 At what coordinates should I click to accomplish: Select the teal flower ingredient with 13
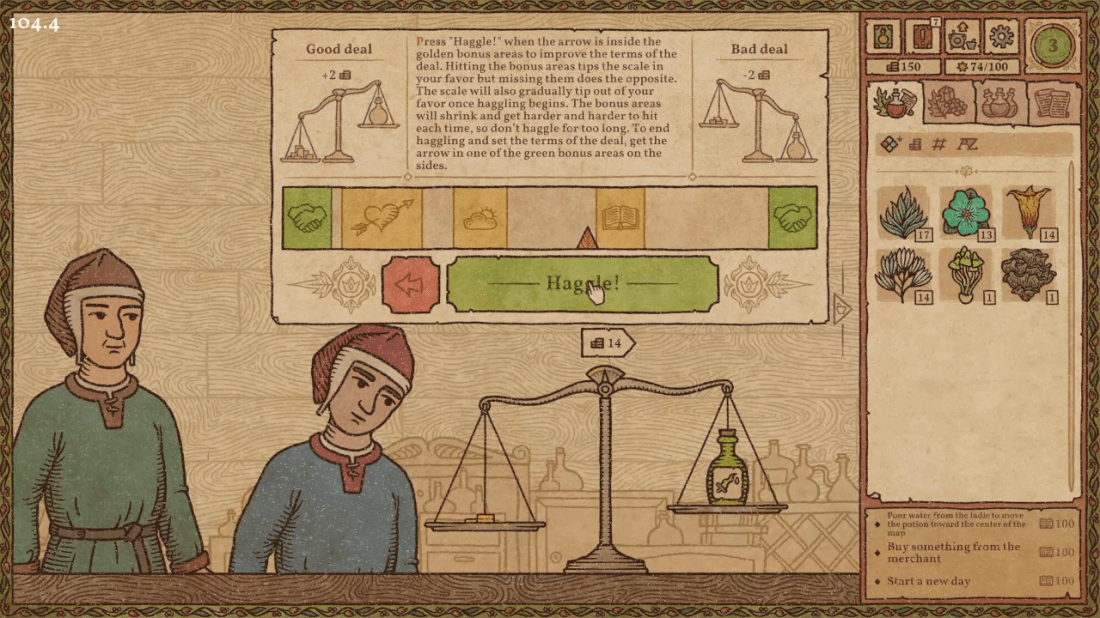[966, 213]
